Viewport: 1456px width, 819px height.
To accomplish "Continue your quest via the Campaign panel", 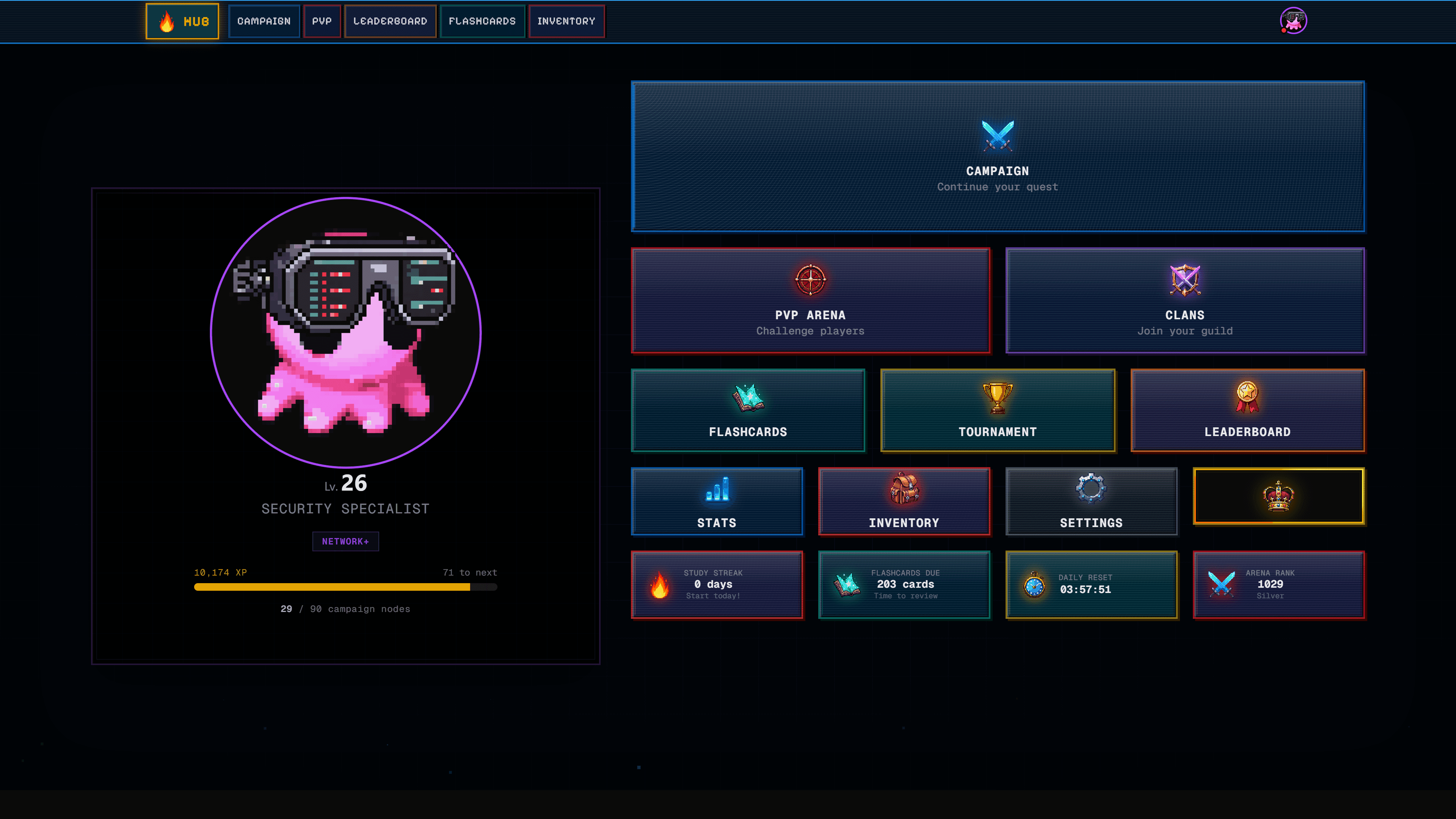I will pyautogui.click(x=998, y=157).
